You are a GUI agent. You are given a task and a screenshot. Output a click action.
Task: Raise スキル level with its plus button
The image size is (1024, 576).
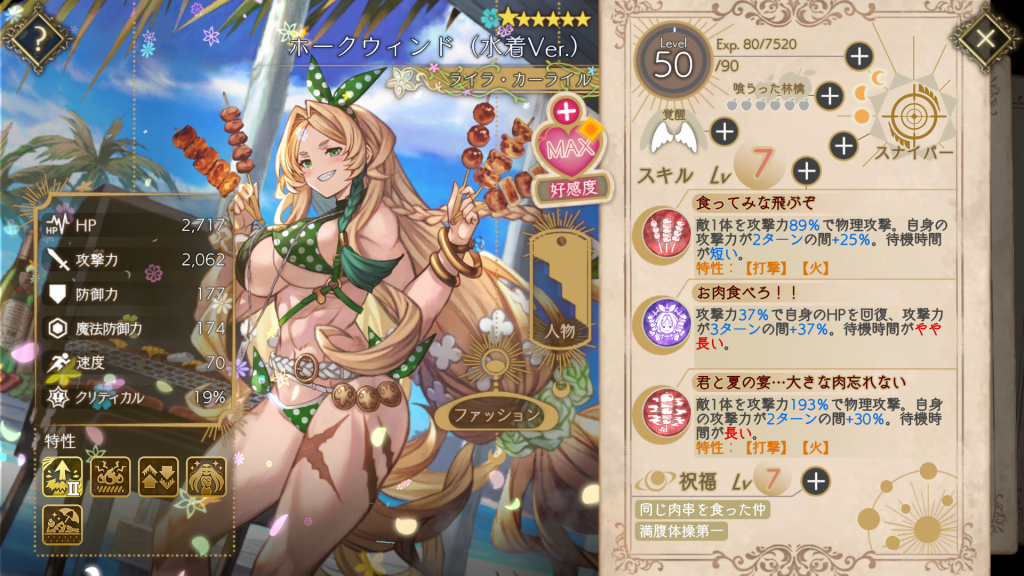click(806, 171)
